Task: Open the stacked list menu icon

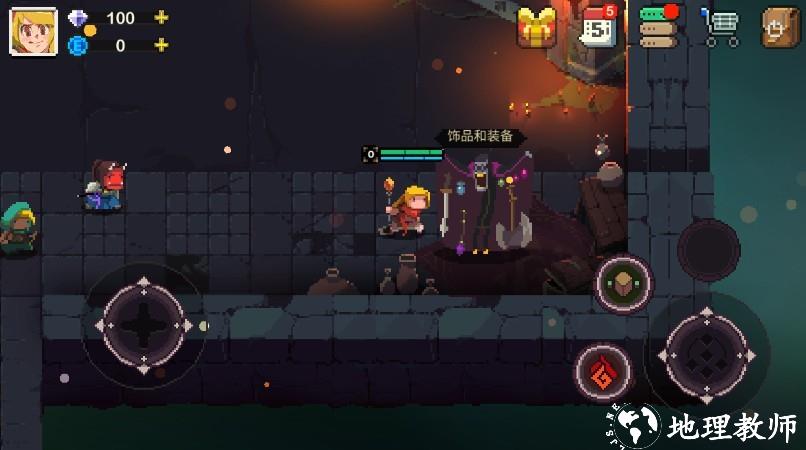Action: tap(659, 27)
